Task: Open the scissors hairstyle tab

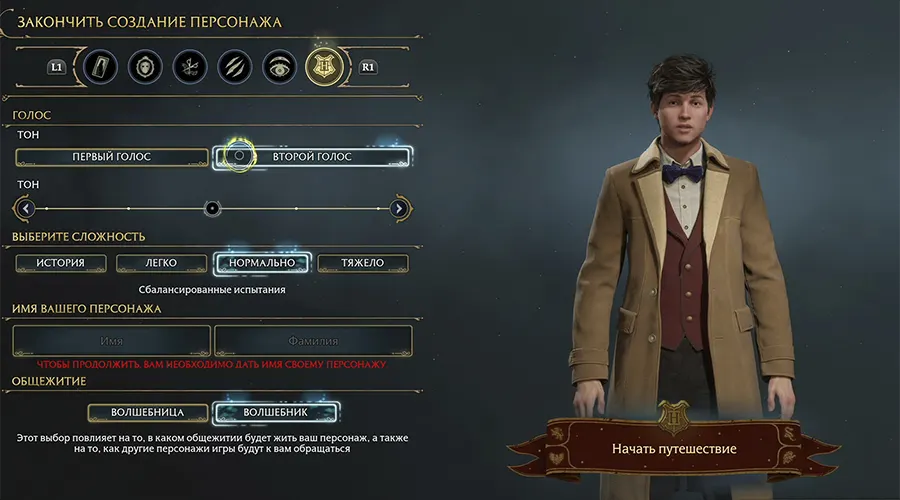Action: 189,67
